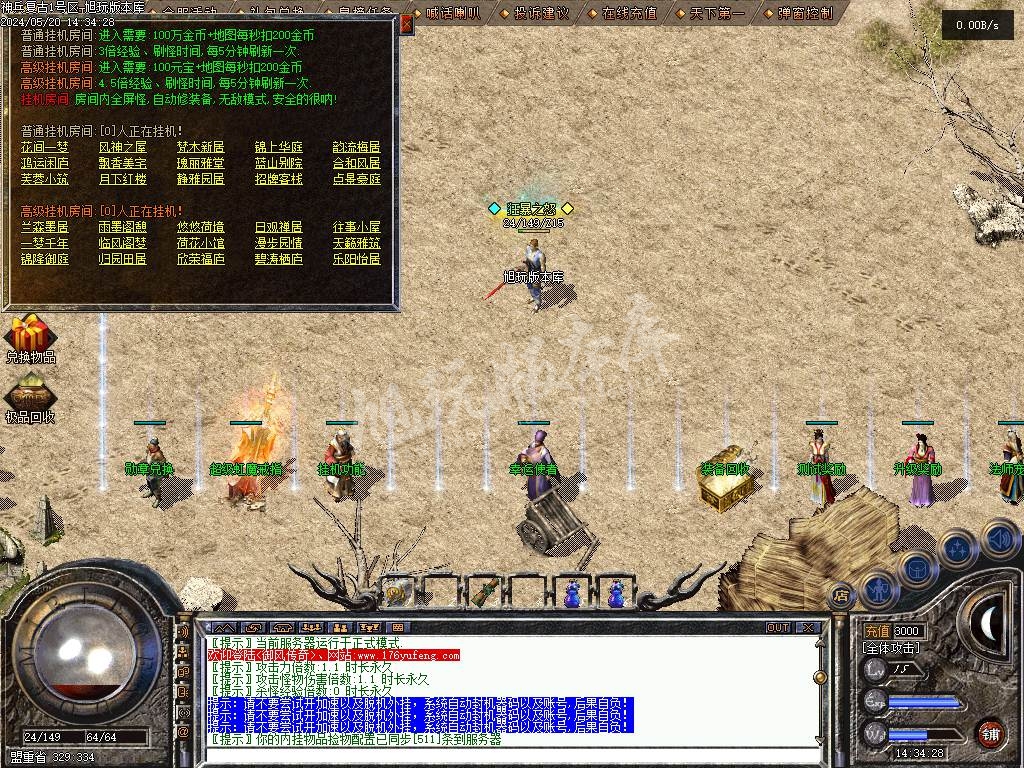Viewport: 1024px width, 768px height.
Task: Enter the 花间一梦 normal room
Action: click(x=45, y=147)
